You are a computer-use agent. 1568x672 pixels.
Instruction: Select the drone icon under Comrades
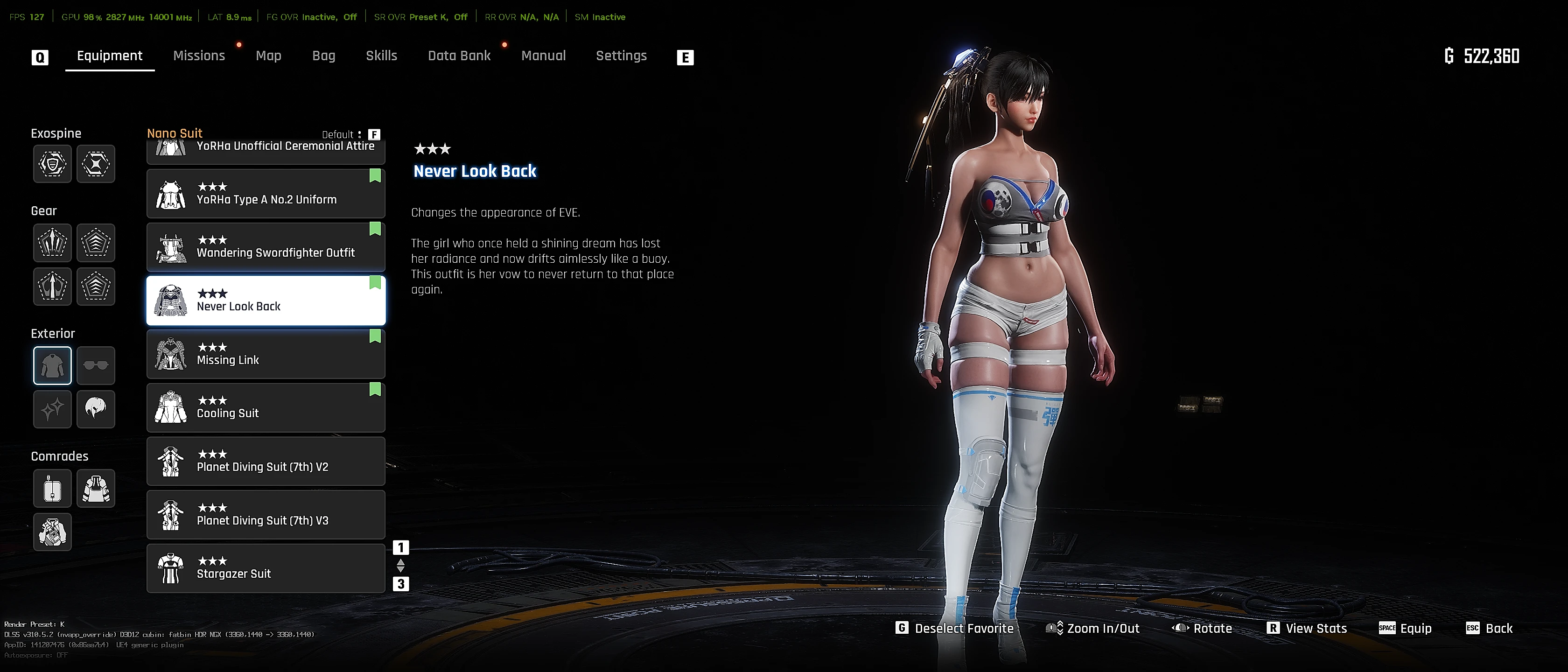(x=52, y=488)
